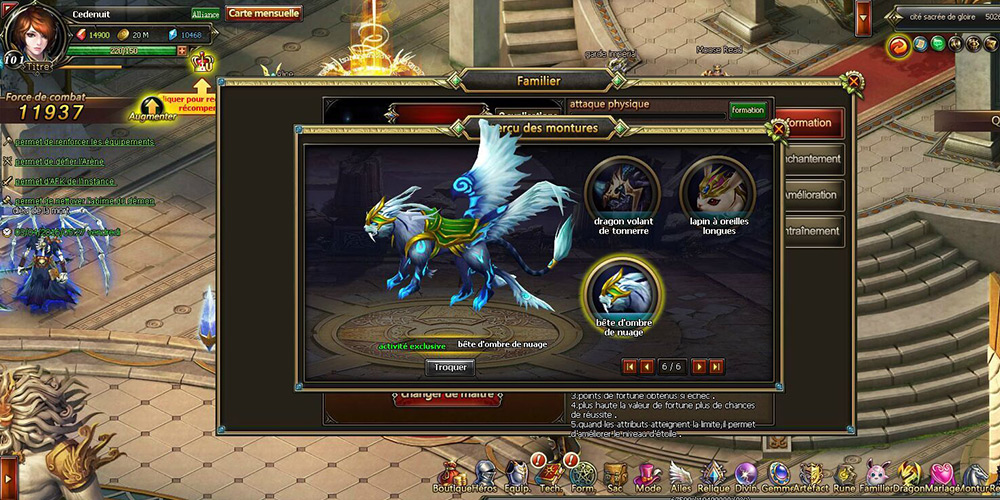Click the Troquer button
The width and height of the screenshot is (1000, 500).
450,367
